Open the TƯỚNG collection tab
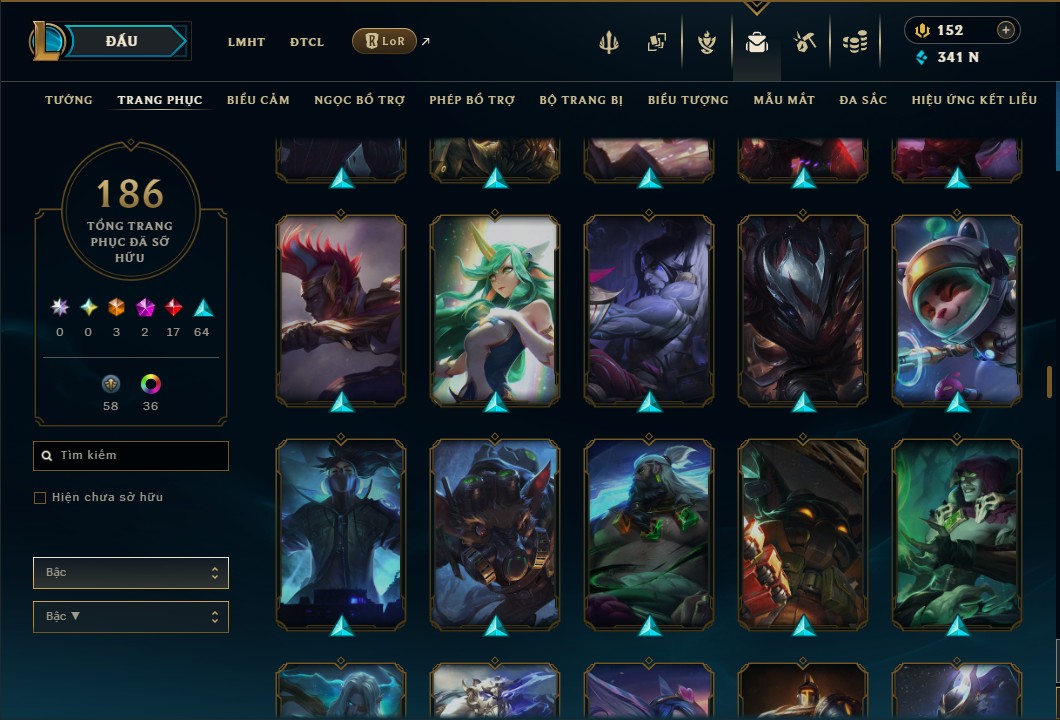1060x720 pixels. tap(69, 100)
